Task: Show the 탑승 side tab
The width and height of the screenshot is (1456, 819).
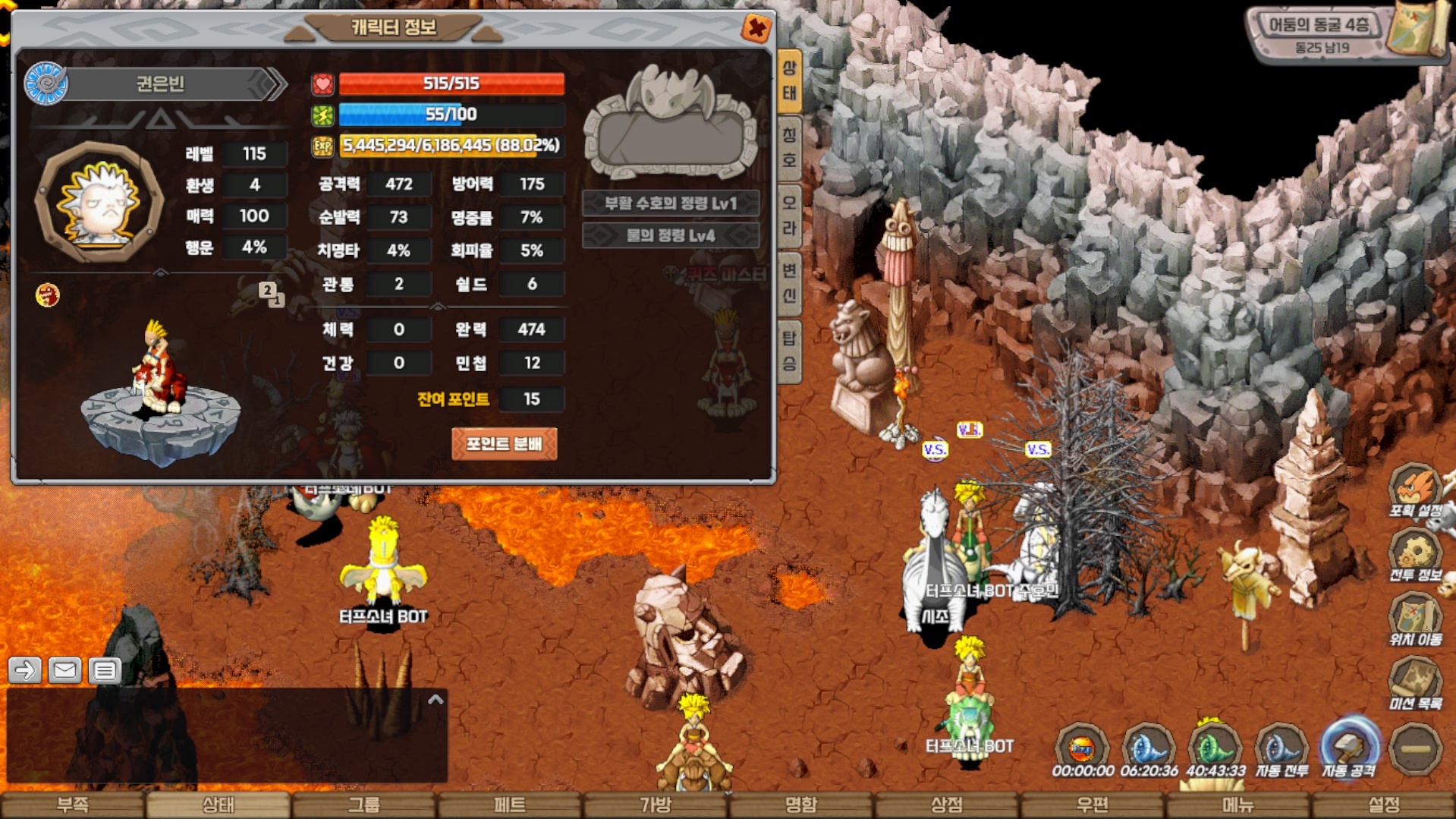Action: click(790, 351)
